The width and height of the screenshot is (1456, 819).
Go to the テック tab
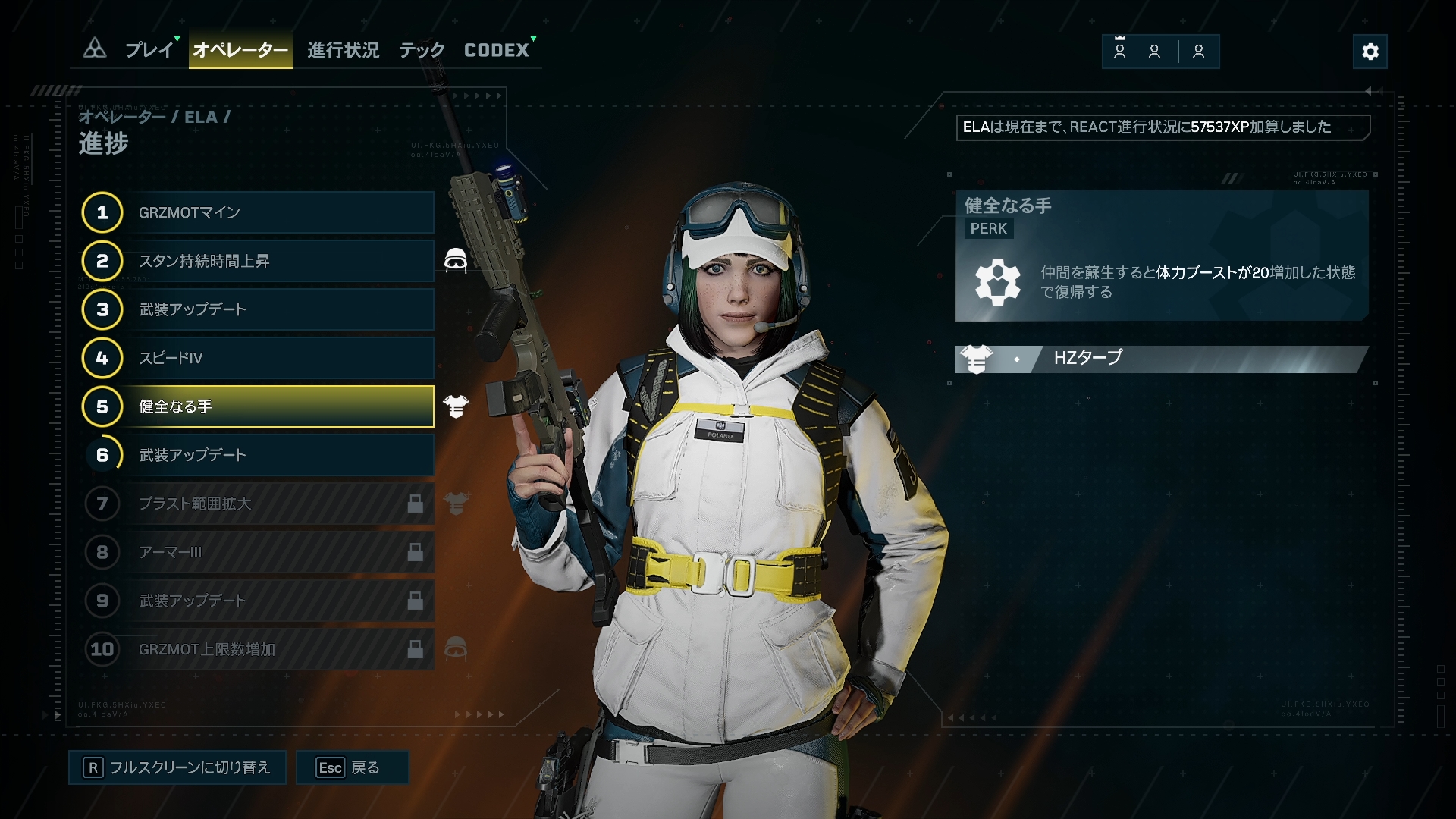[422, 50]
